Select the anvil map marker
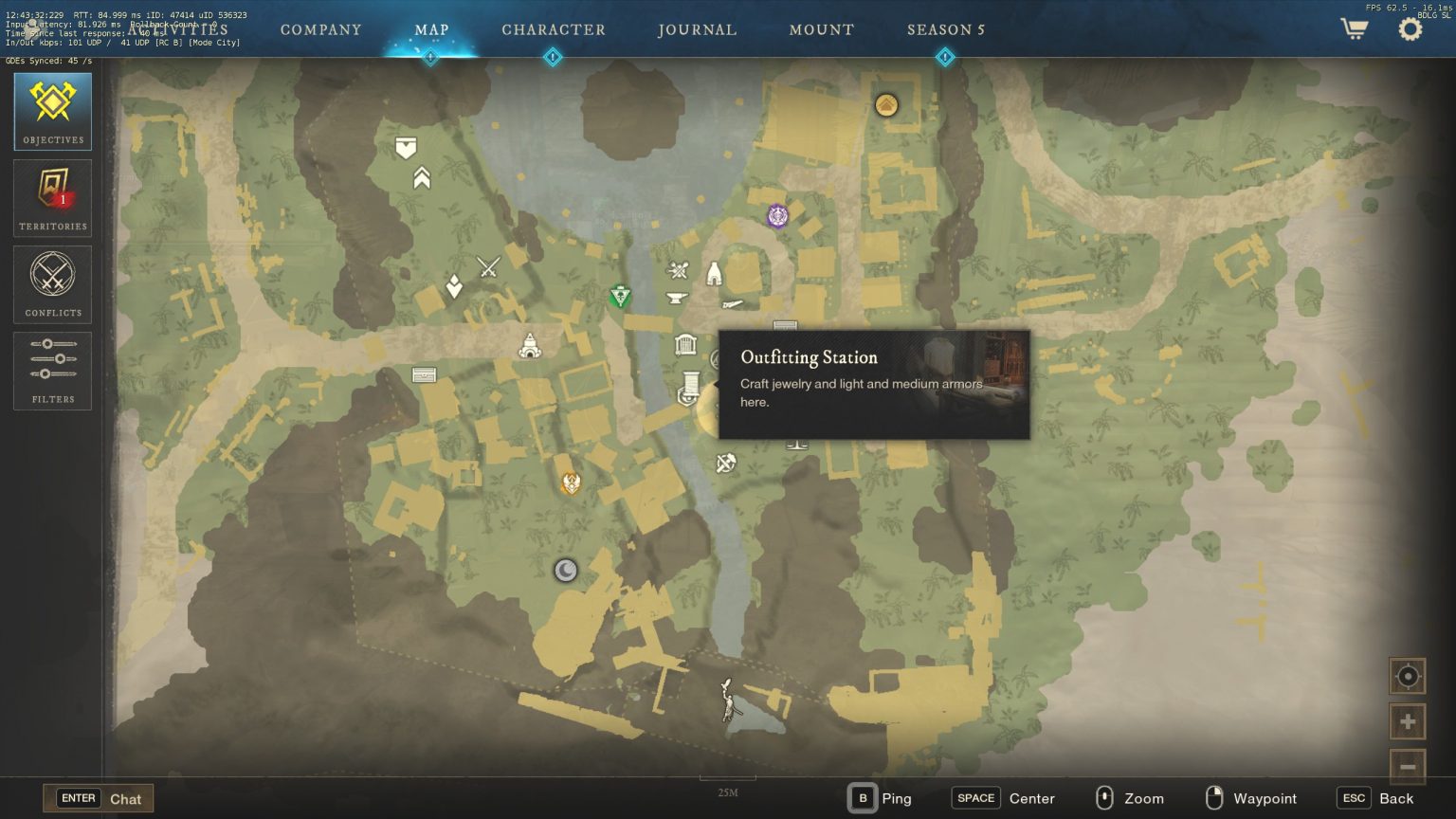Viewport: 1456px width, 819px height. pyautogui.click(x=677, y=298)
